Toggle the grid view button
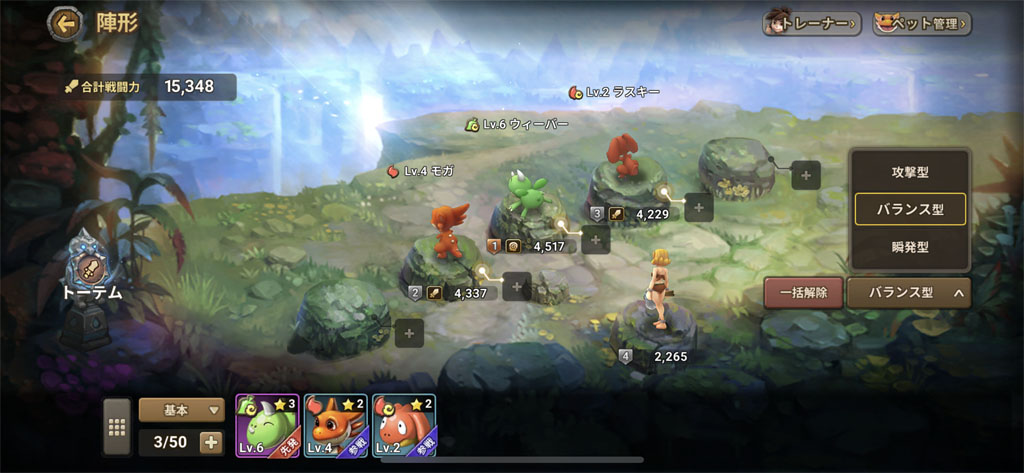 117,426
